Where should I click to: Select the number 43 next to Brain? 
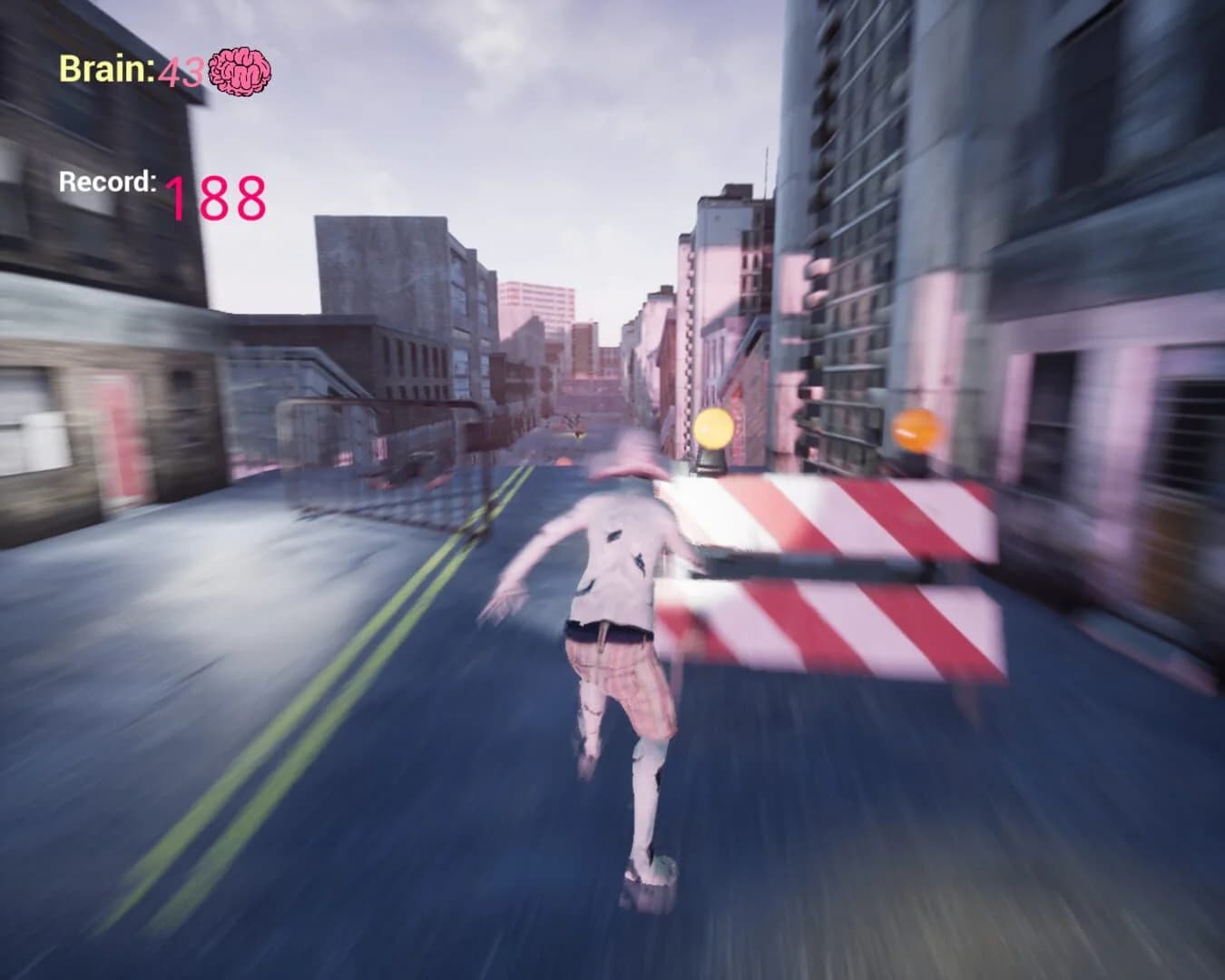183,72
